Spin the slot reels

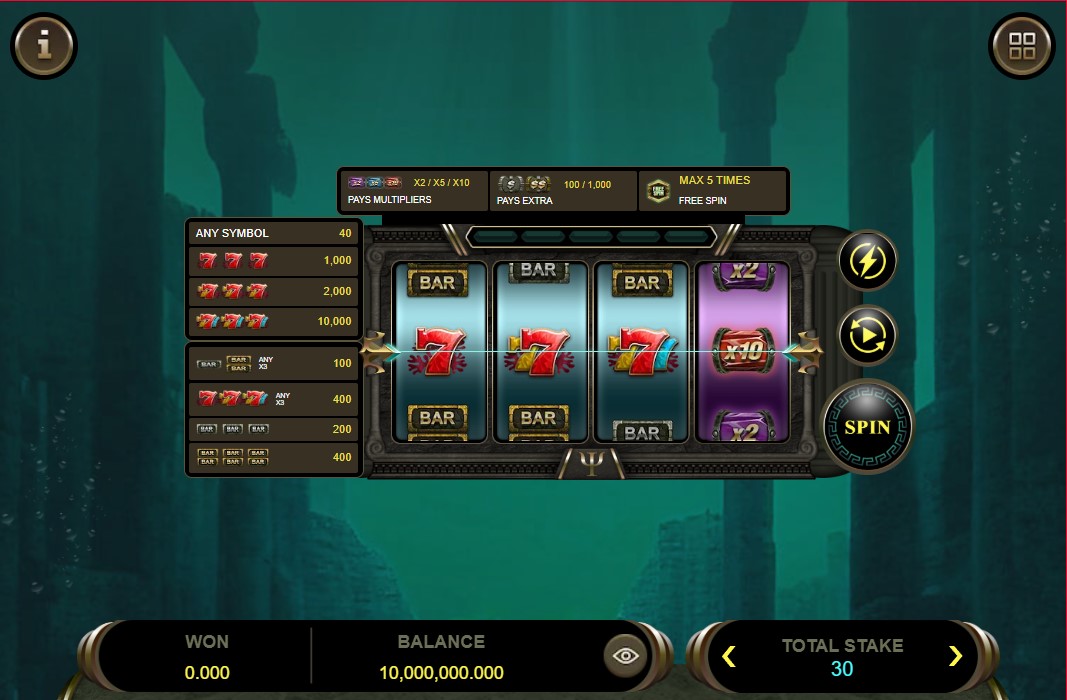click(x=867, y=427)
